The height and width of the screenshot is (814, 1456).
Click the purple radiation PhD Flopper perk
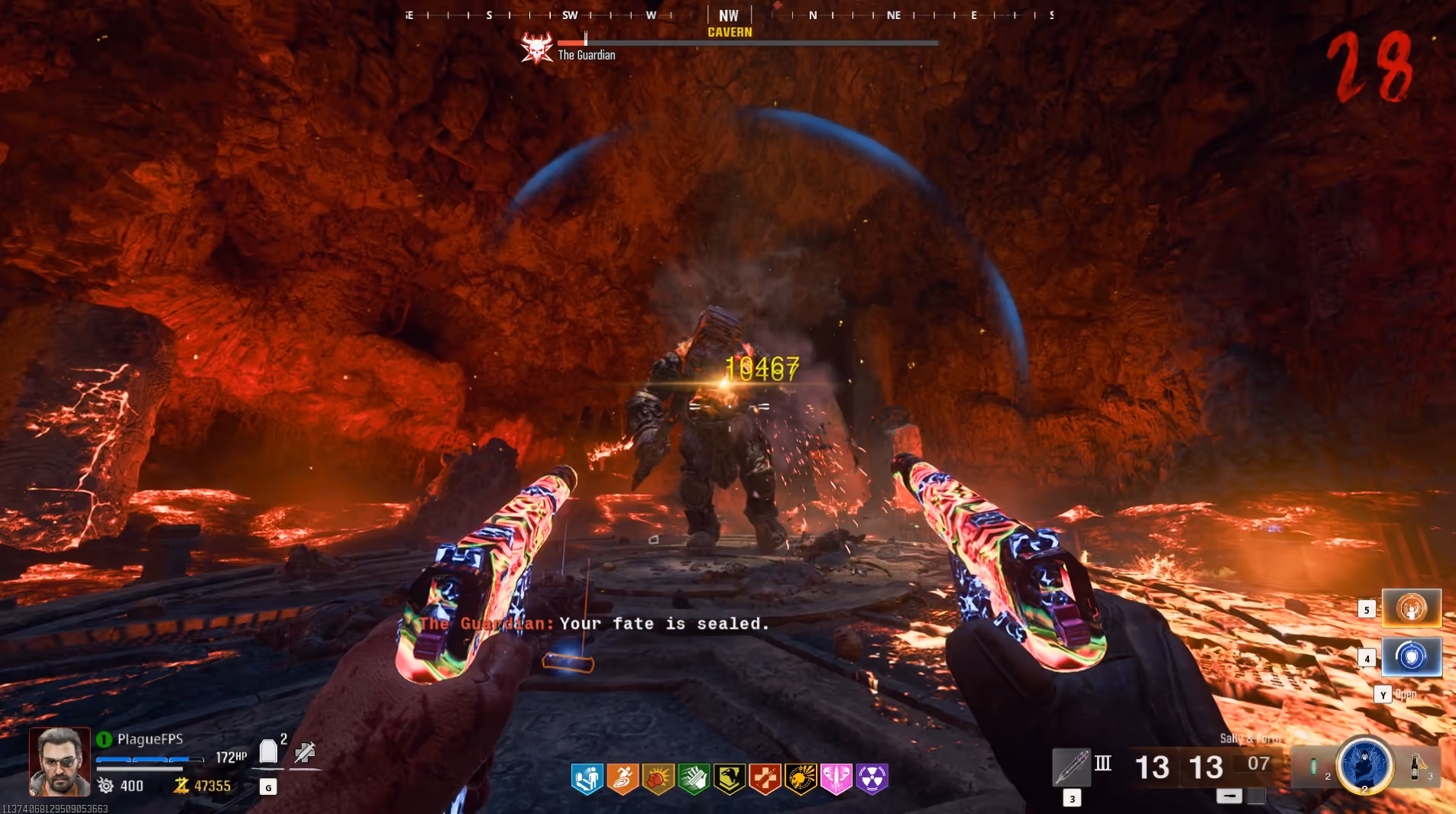tap(872, 779)
